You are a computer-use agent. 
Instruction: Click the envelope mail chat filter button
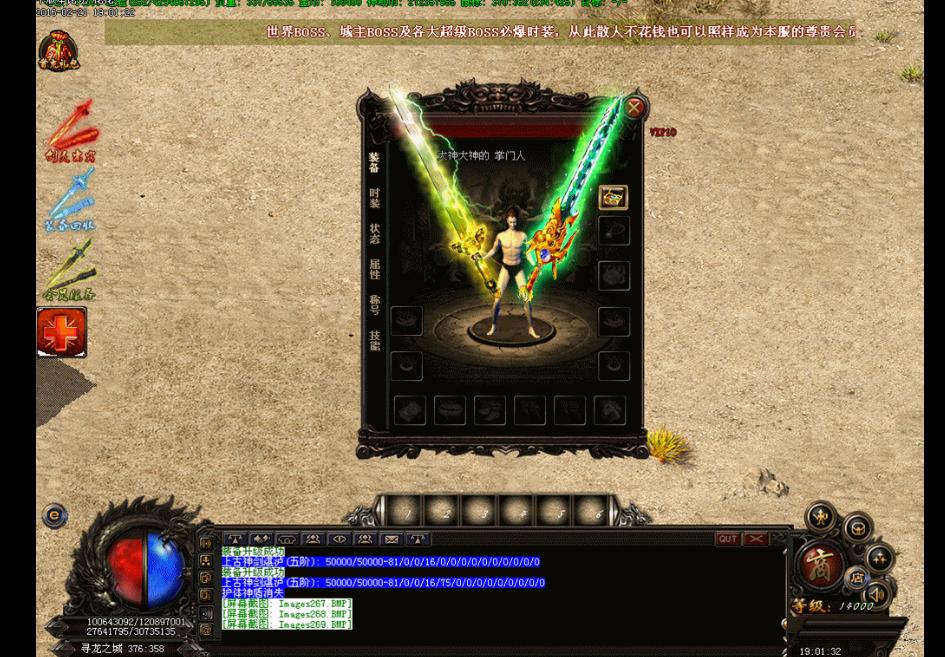point(391,539)
